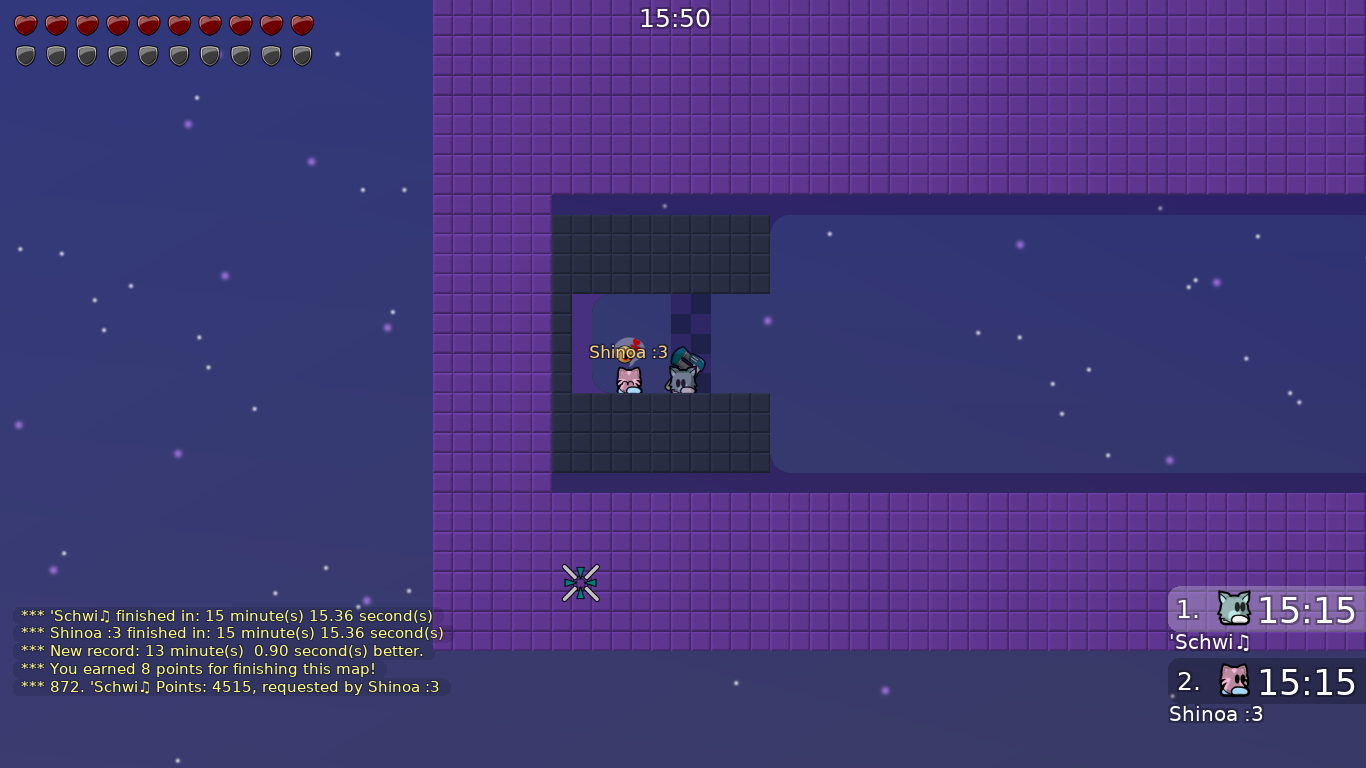Click the first red heart in the health bar

pyautogui.click(x=25, y=24)
